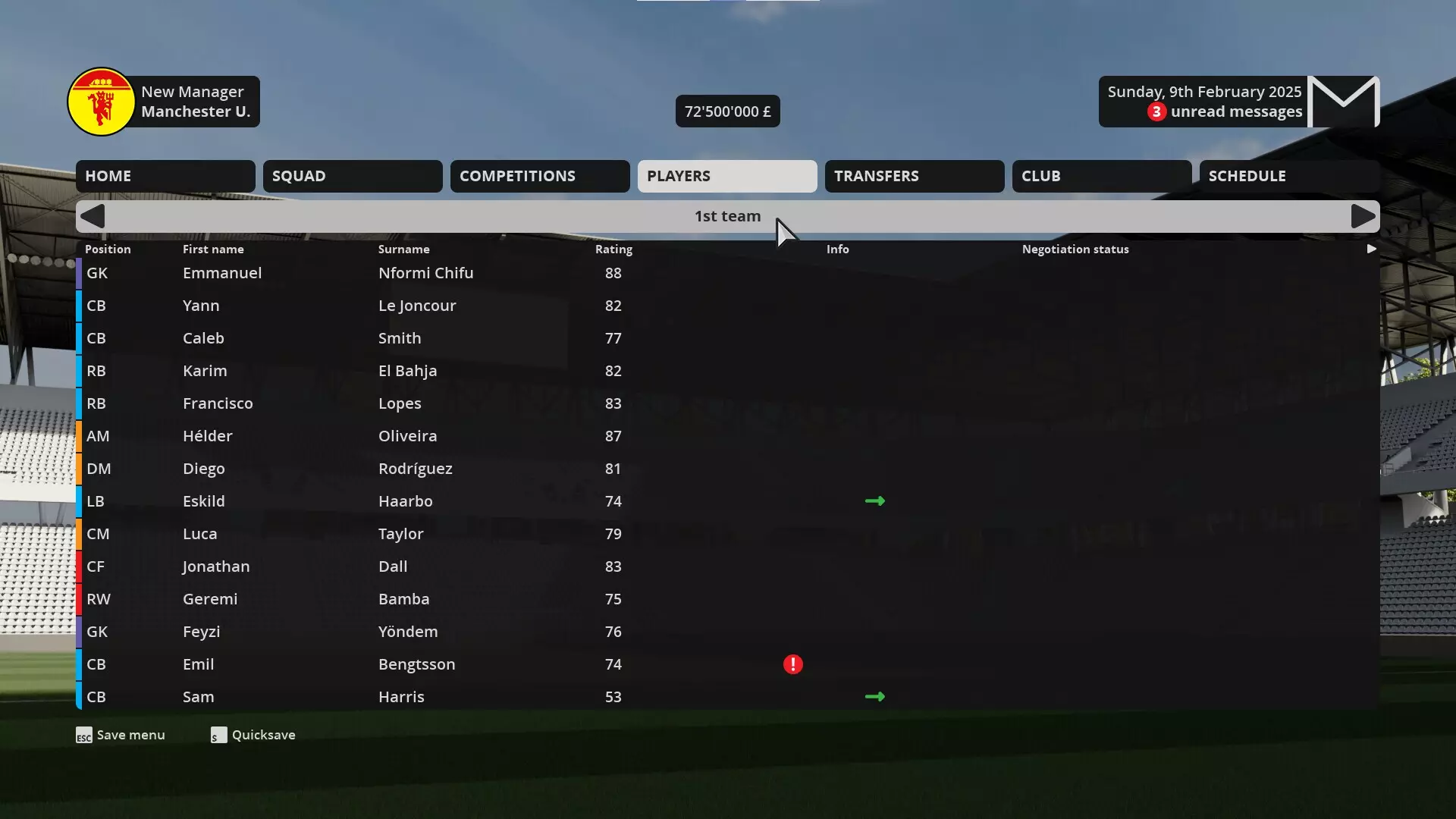Switch to the Squad tab
This screenshot has width=1456, height=819.
(353, 176)
